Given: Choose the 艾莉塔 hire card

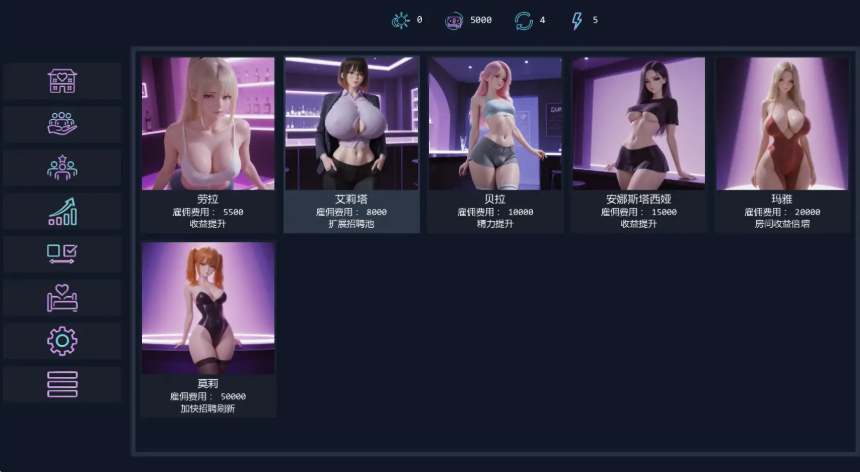Looking at the screenshot, I should point(351,144).
